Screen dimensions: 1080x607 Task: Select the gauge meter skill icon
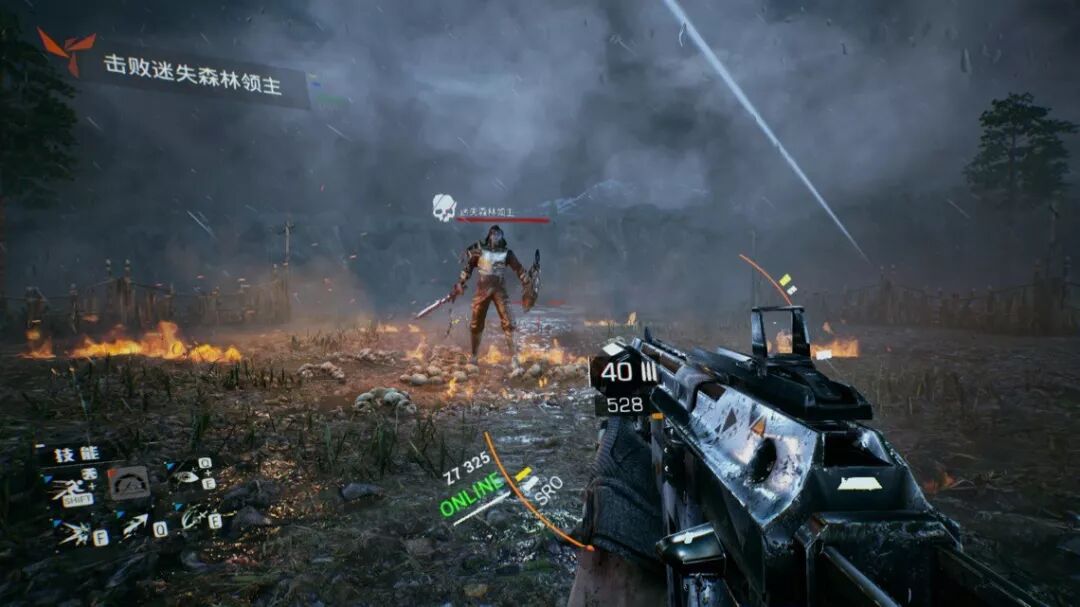coord(128,483)
